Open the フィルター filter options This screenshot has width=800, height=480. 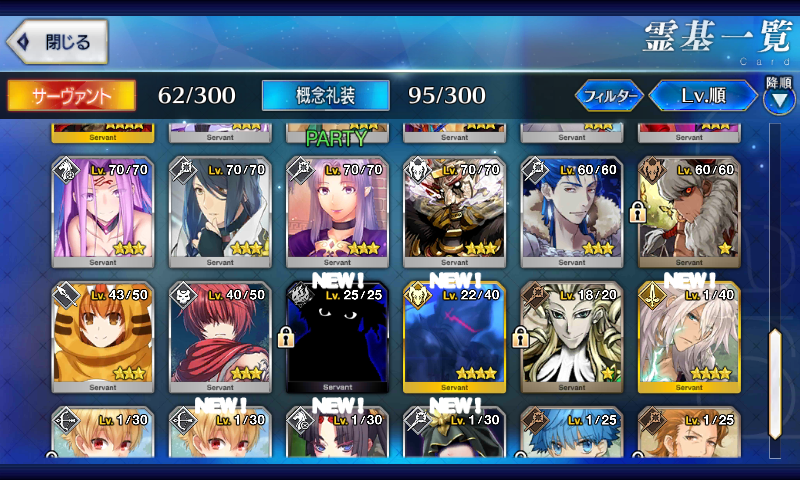coord(609,96)
